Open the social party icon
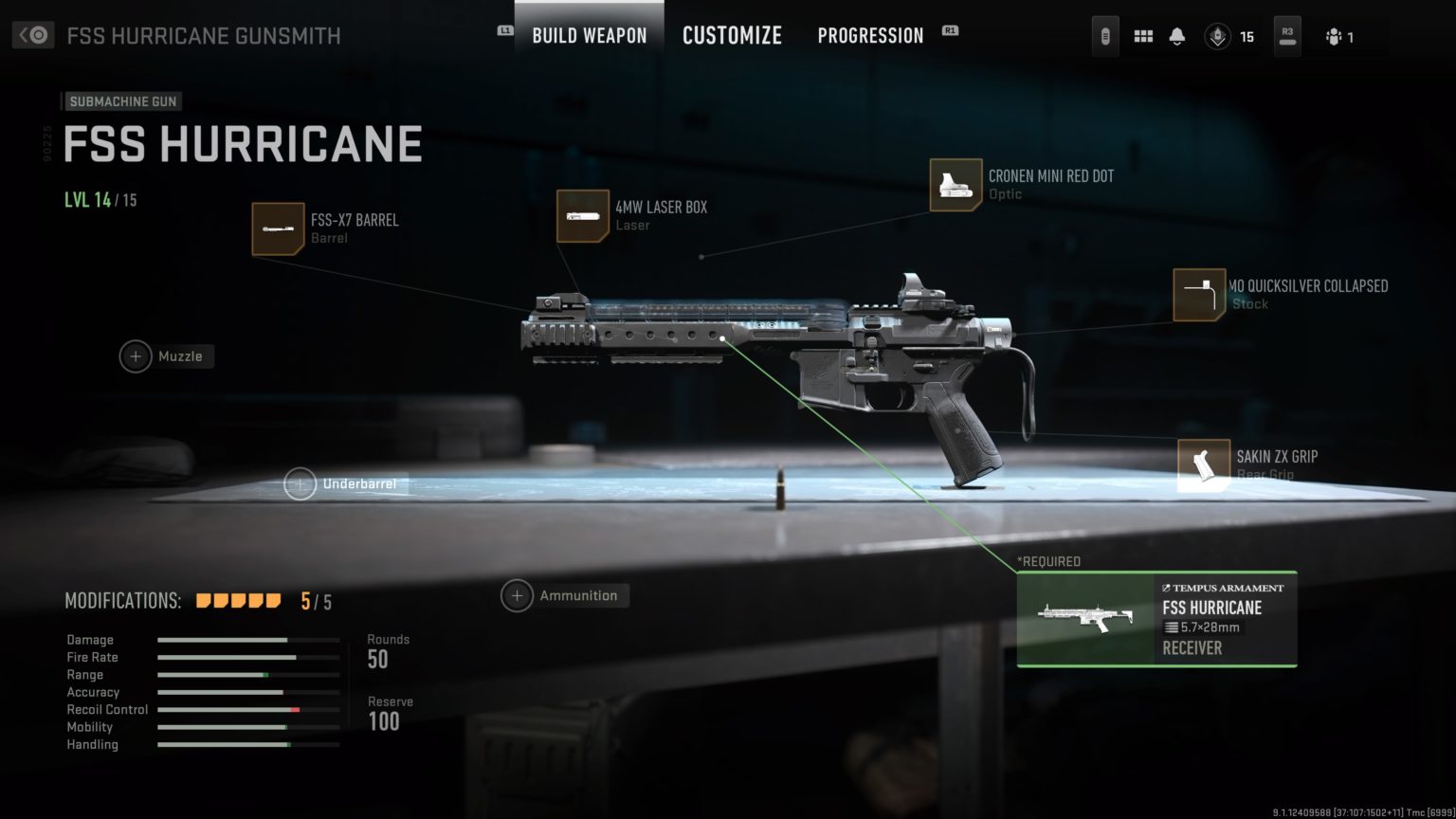The height and width of the screenshot is (819, 1456). (1334, 37)
